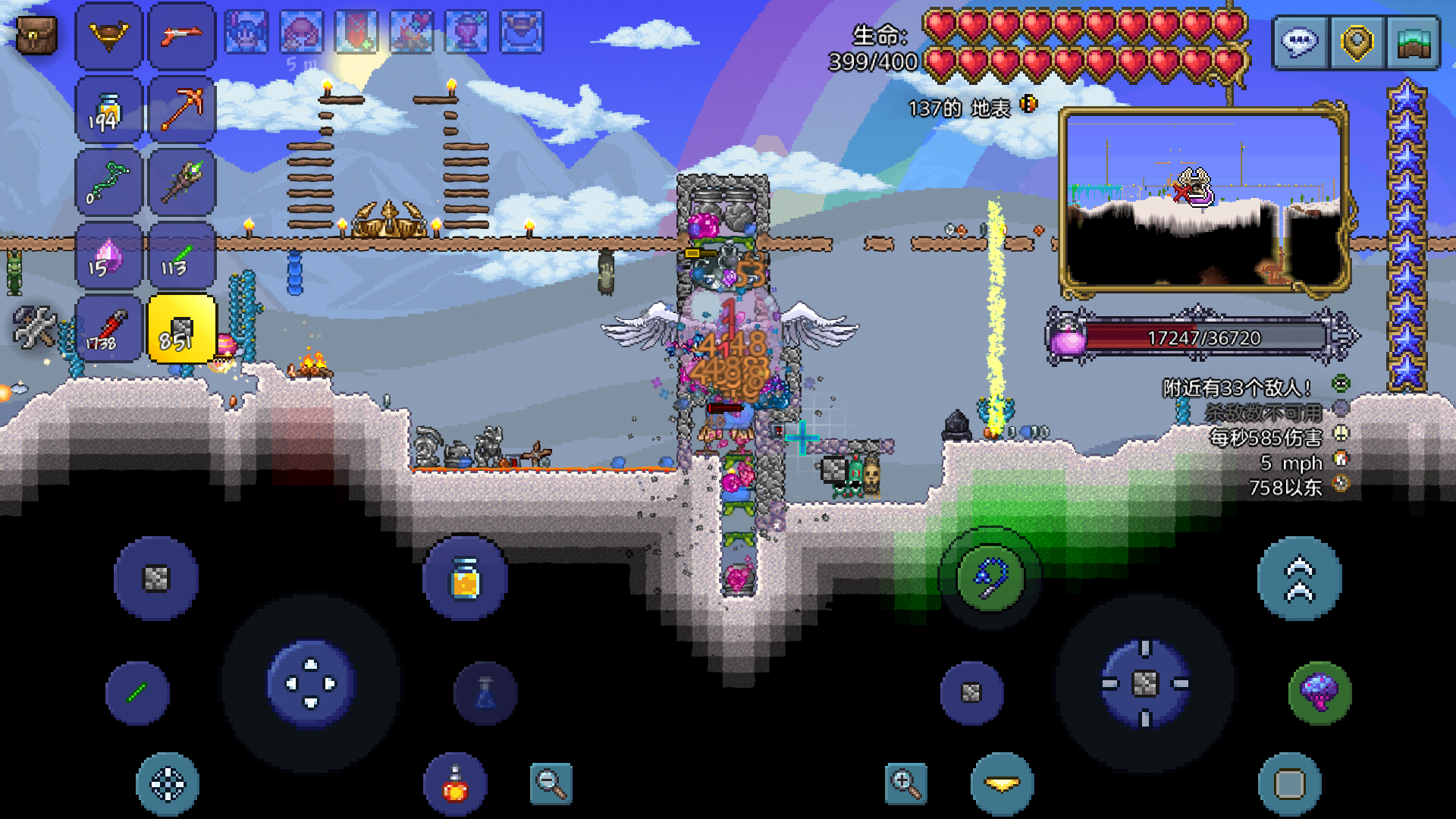
Task: Tap the double-arrow jump button
Action: coord(1299,578)
